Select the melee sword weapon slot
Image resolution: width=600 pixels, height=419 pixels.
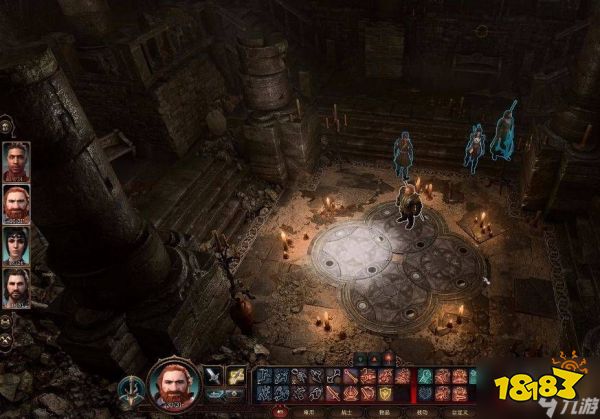point(213,376)
